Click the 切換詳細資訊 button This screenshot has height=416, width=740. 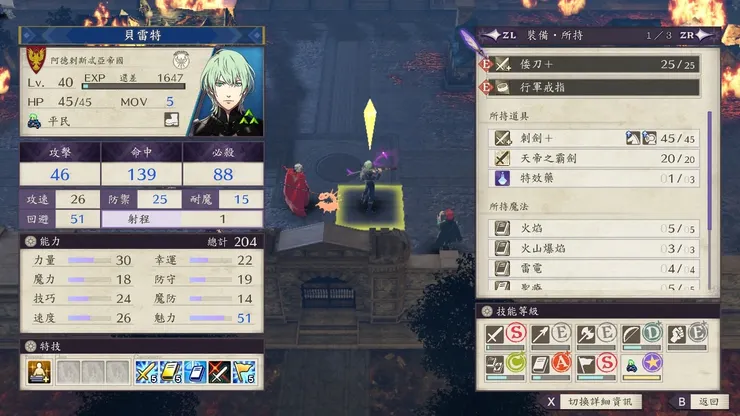pos(598,402)
